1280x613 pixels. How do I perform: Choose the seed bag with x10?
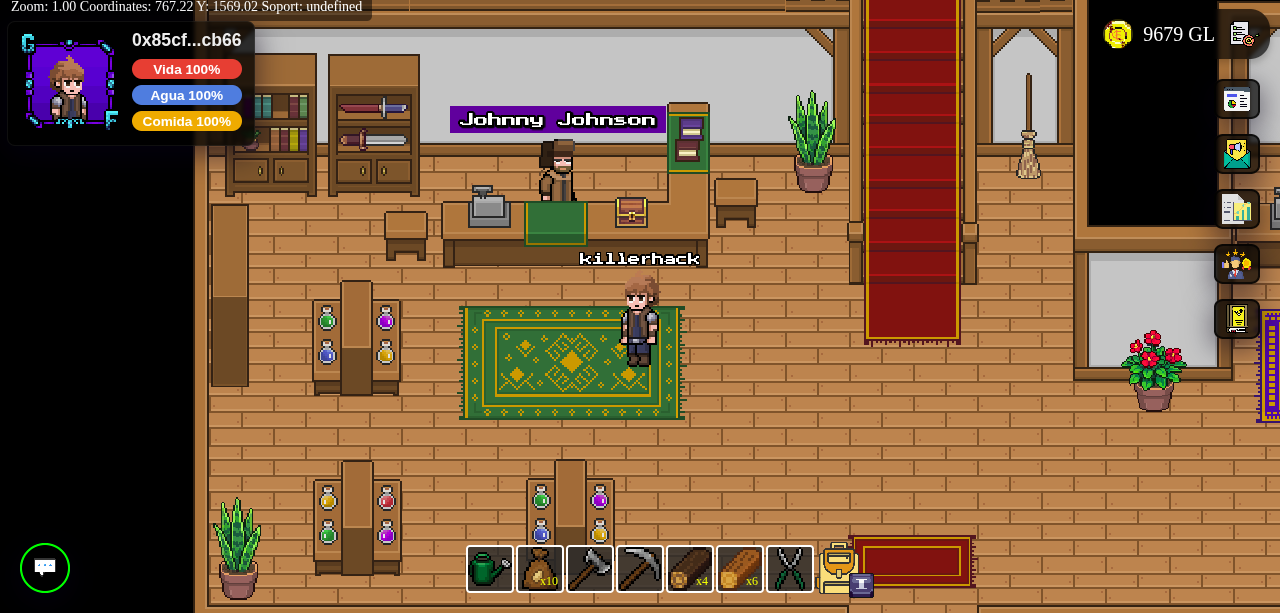[540, 569]
